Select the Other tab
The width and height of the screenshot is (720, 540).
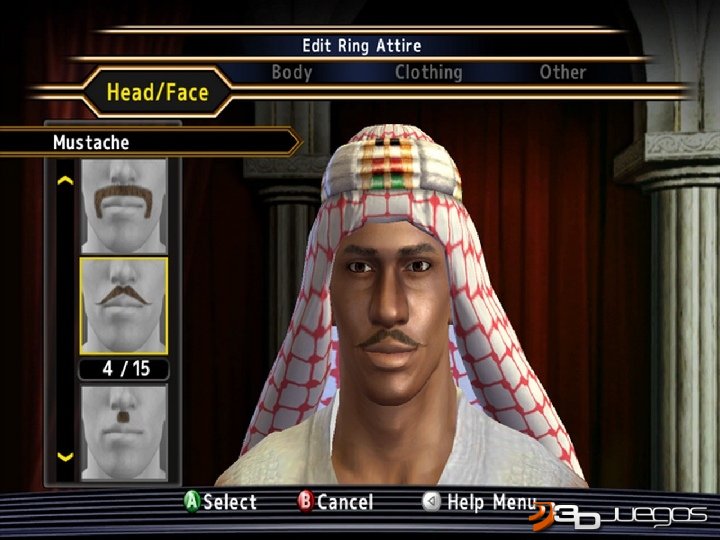pos(563,72)
